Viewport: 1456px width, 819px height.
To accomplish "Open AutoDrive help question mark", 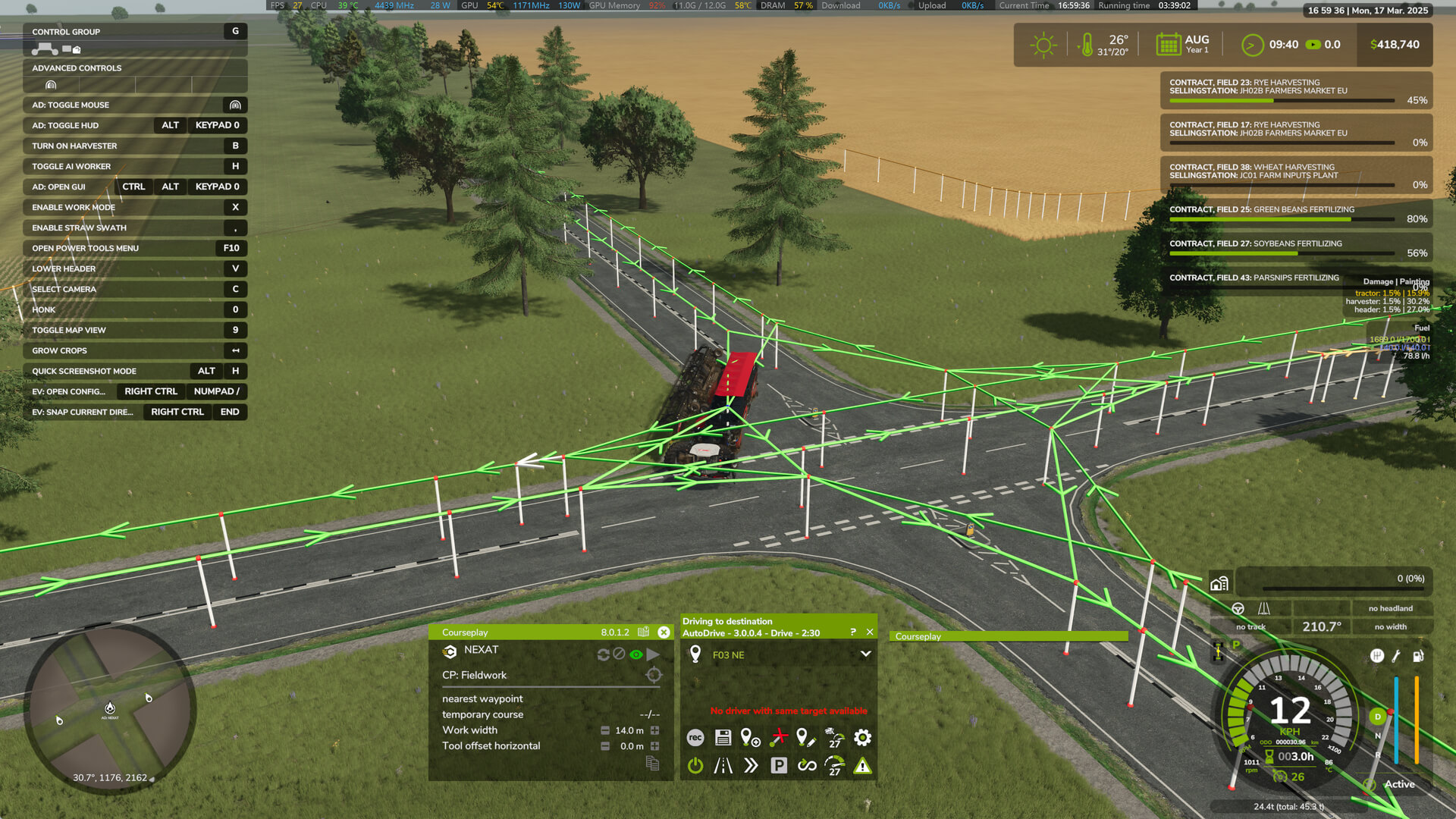I will [x=853, y=632].
